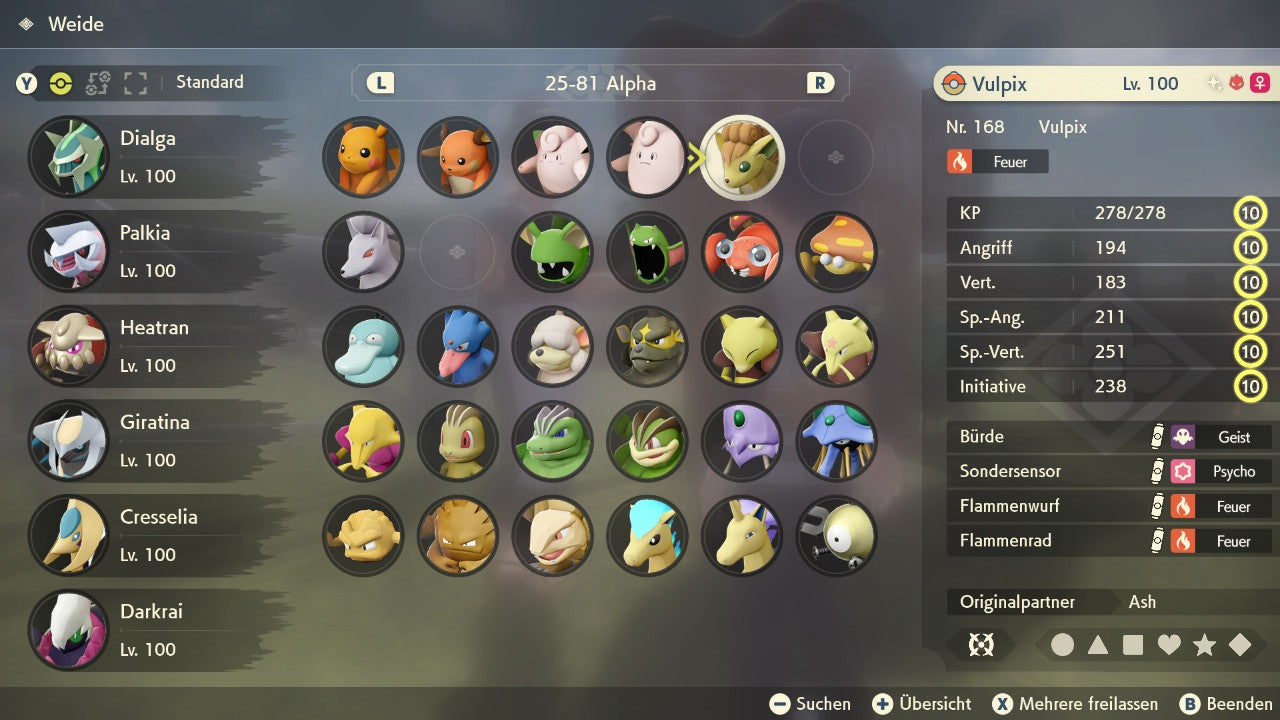
Task: Open the sort order icon in the toolbar
Action: coord(97,83)
